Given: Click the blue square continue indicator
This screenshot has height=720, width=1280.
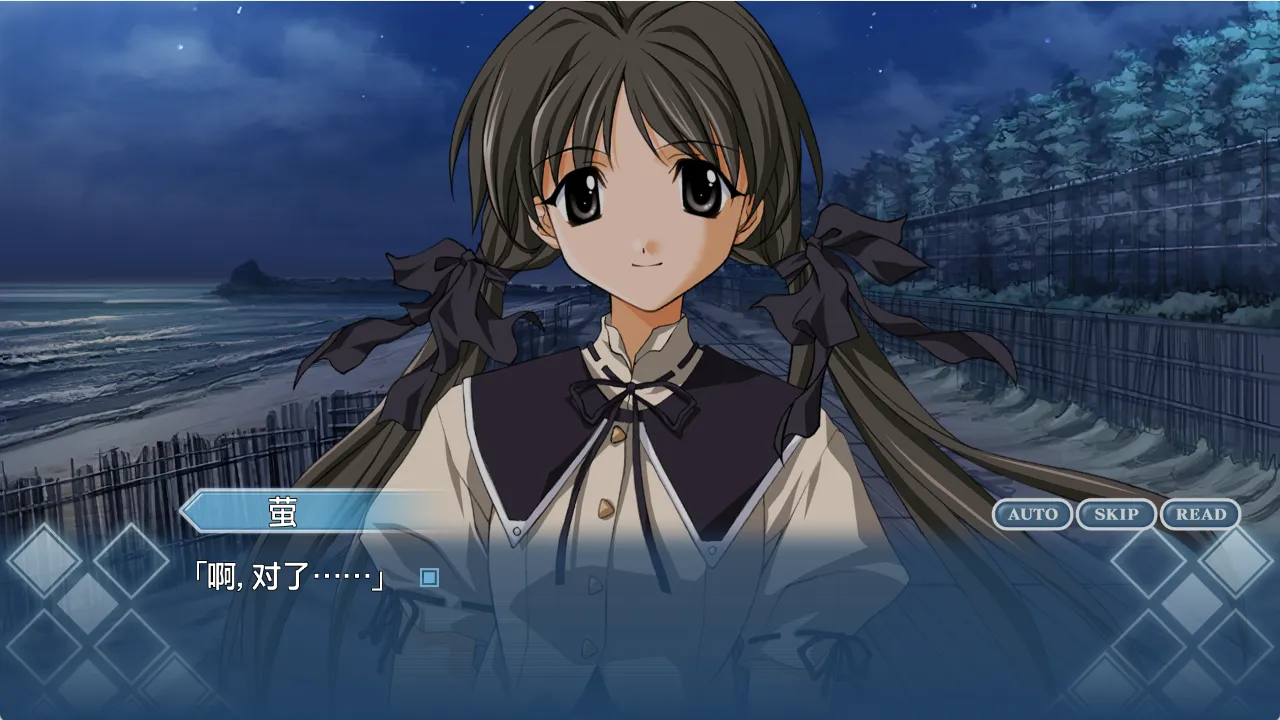Looking at the screenshot, I should point(429,578).
